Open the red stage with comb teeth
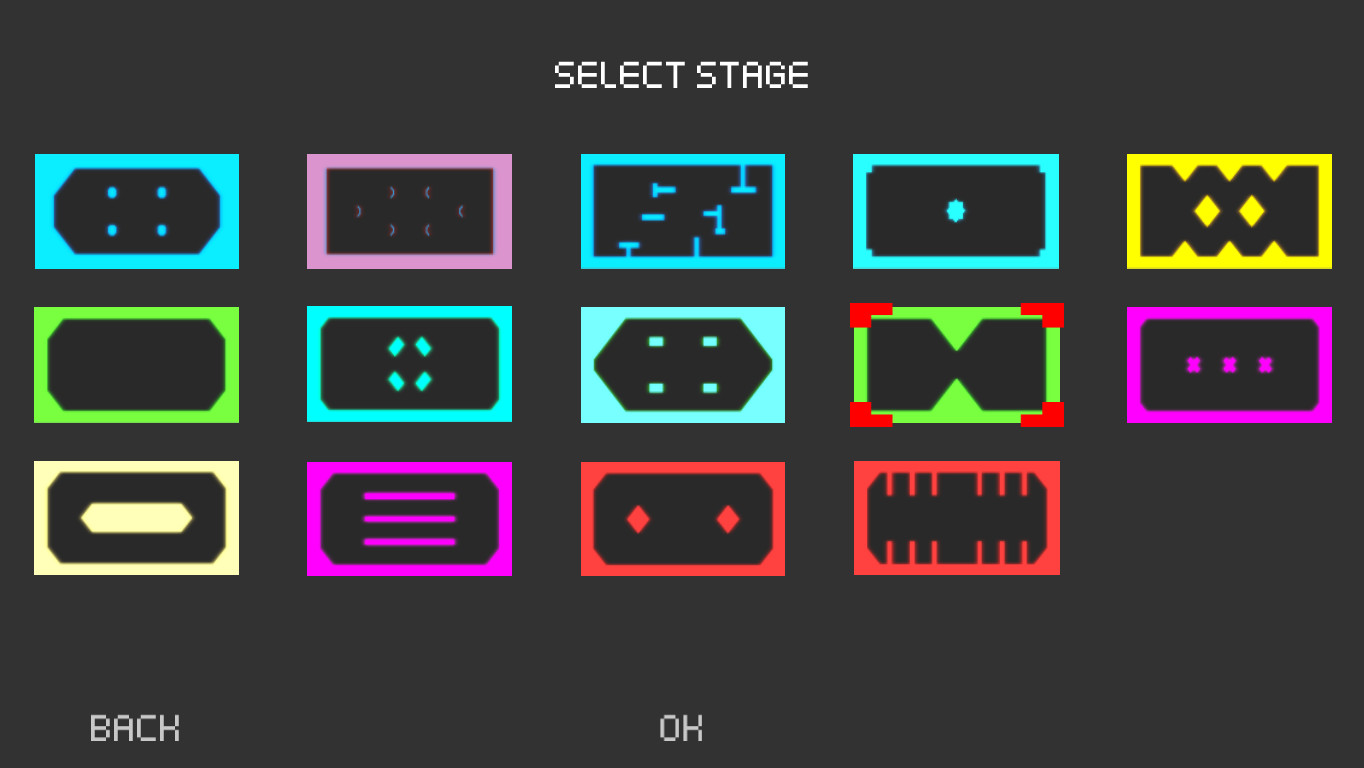Image resolution: width=1364 pixels, height=768 pixels. click(x=956, y=518)
